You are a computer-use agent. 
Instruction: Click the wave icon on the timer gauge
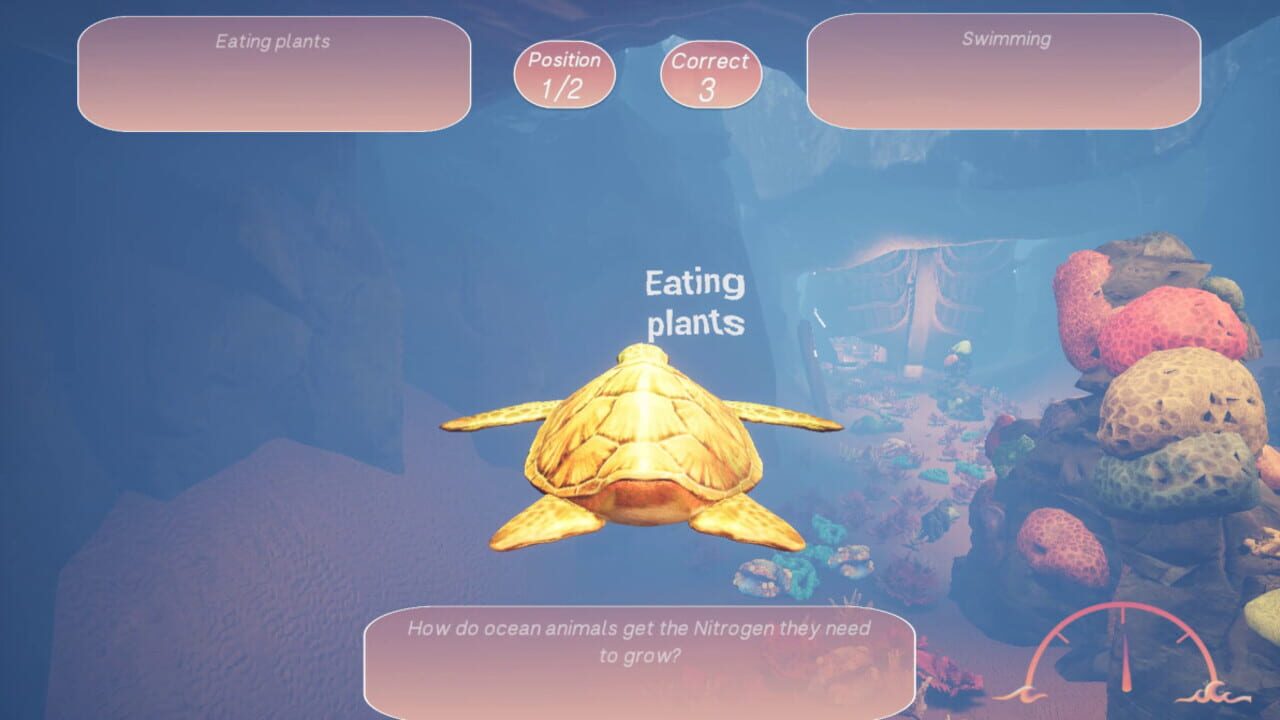coord(1214,690)
